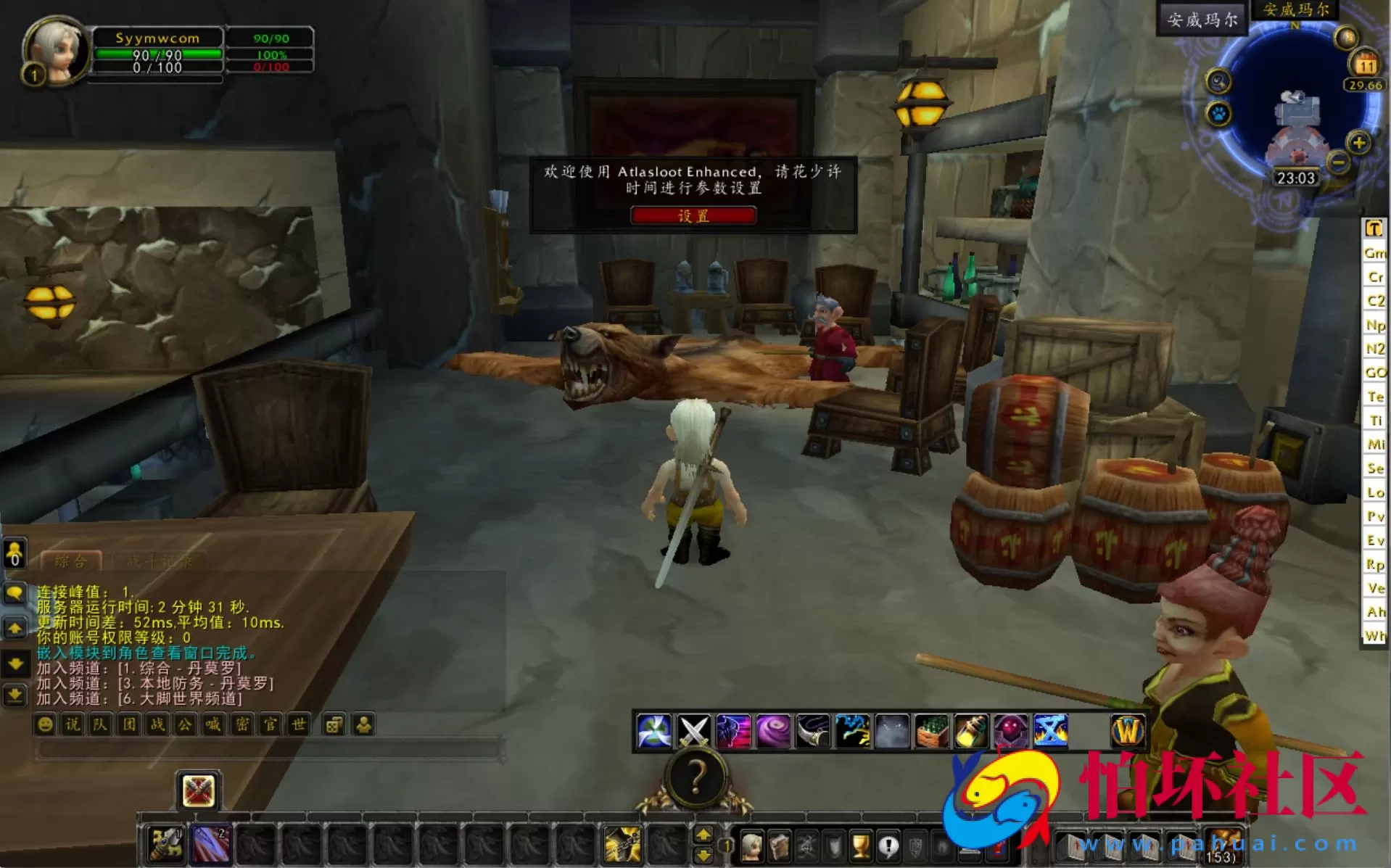1391x868 pixels.
Task: Switch to the 战斗记录 combat log tab
Action: (x=158, y=561)
